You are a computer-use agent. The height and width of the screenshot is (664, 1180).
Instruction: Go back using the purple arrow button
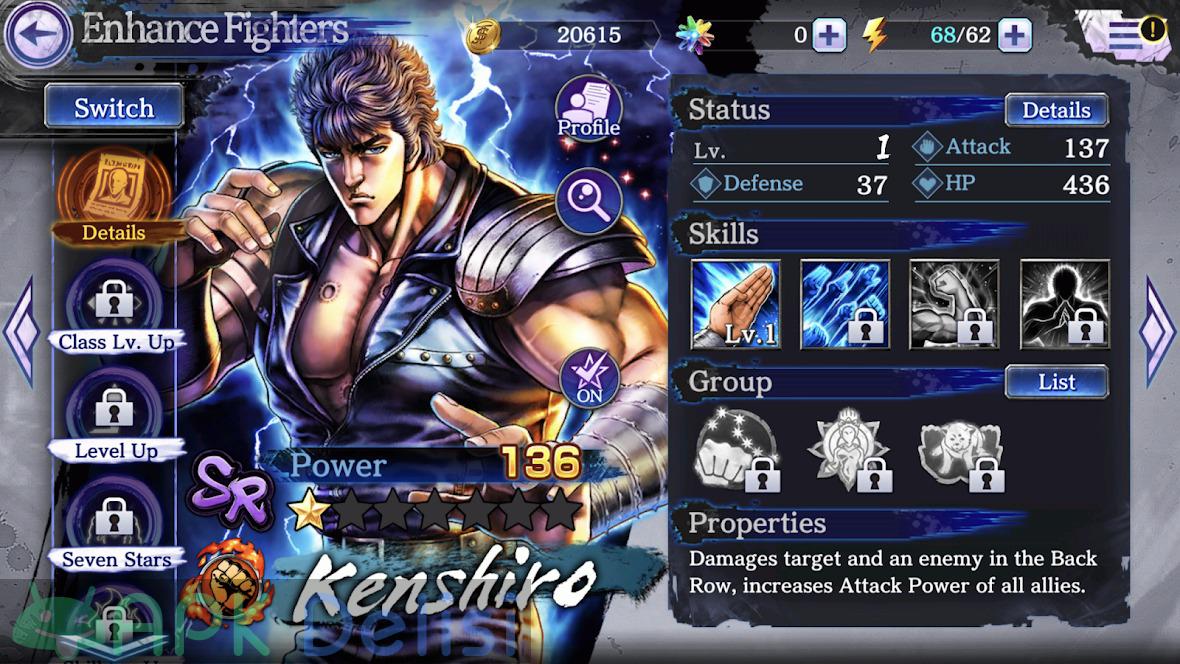click(38, 34)
